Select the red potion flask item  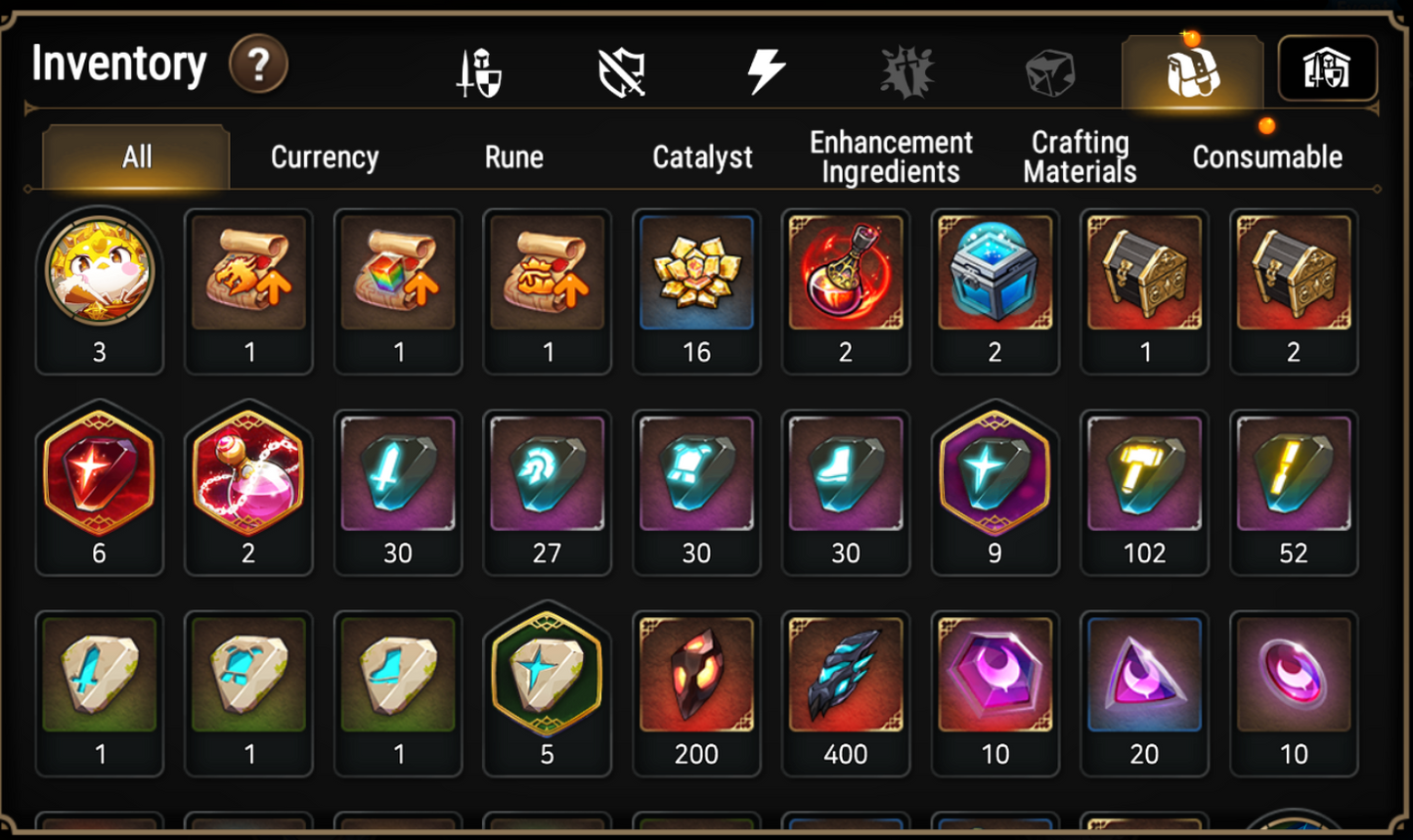tap(846, 273)
